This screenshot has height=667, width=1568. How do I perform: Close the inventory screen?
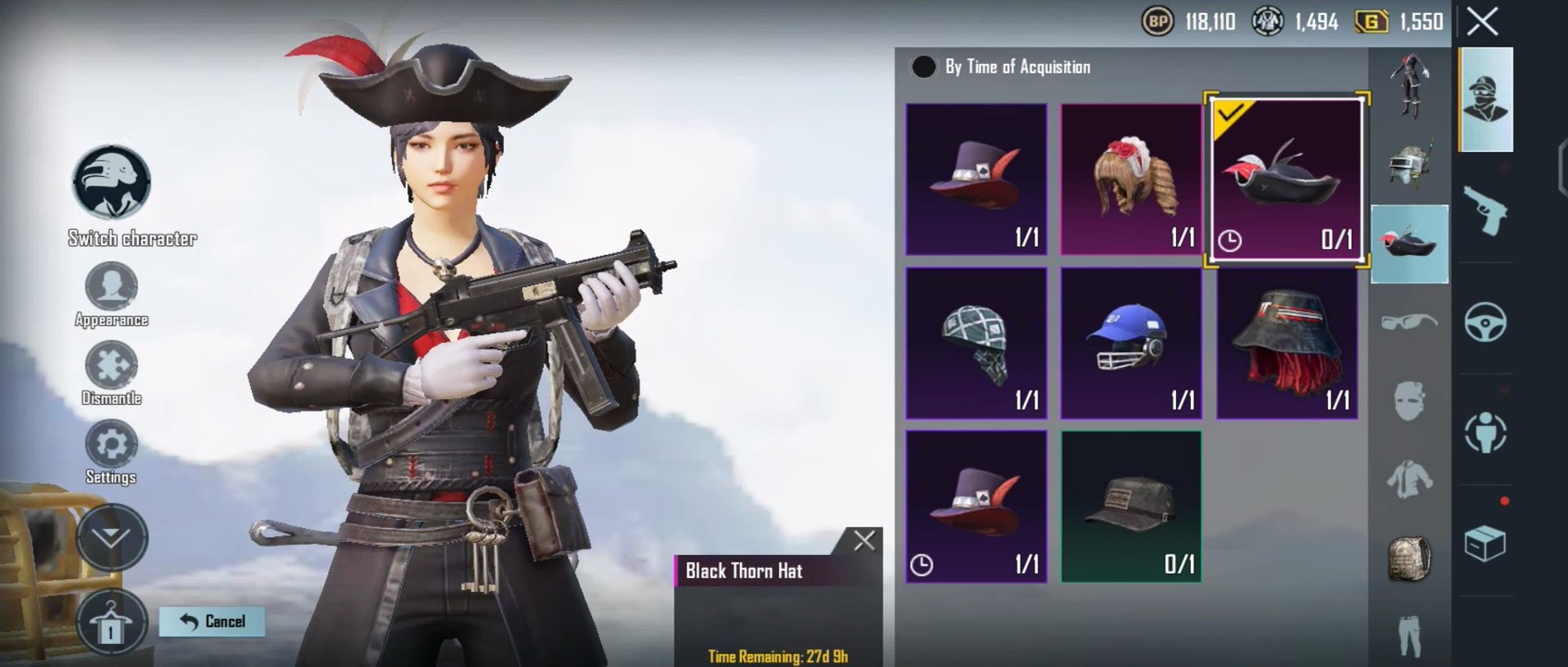1482,21
